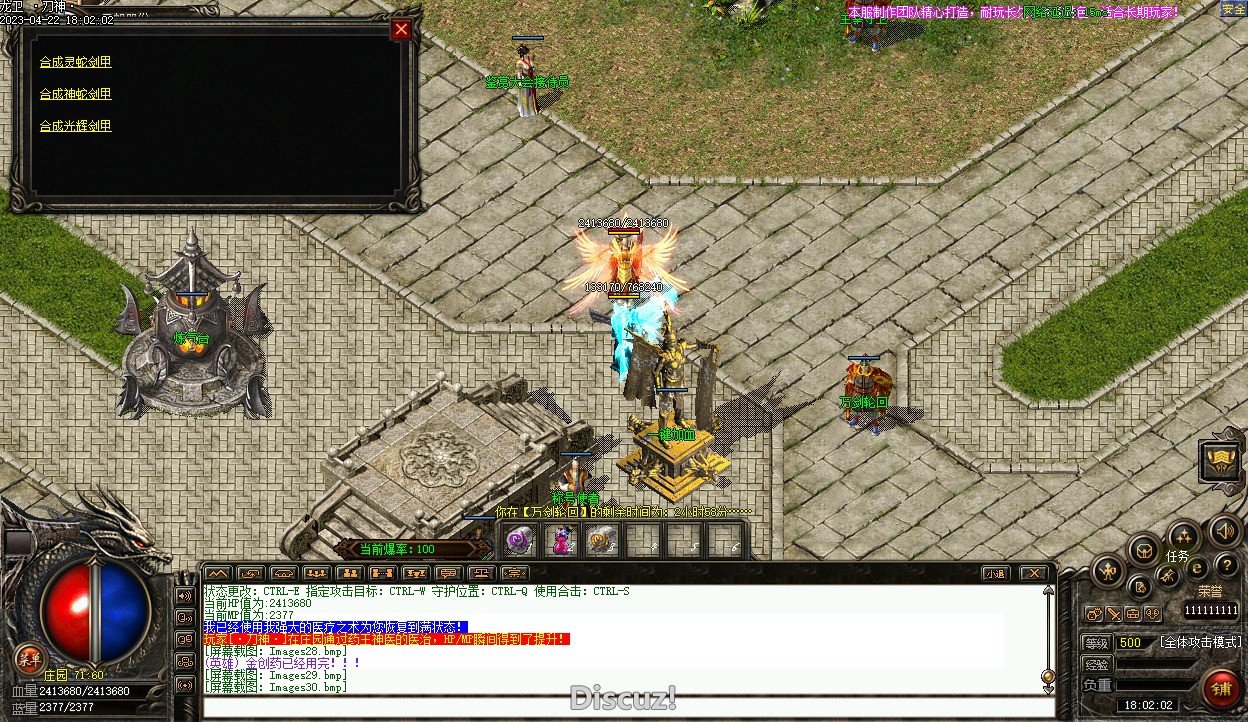Click the 等级 level button
Image resolution: width=1248 pixels, height=722 pixels.
[1097, 643]
